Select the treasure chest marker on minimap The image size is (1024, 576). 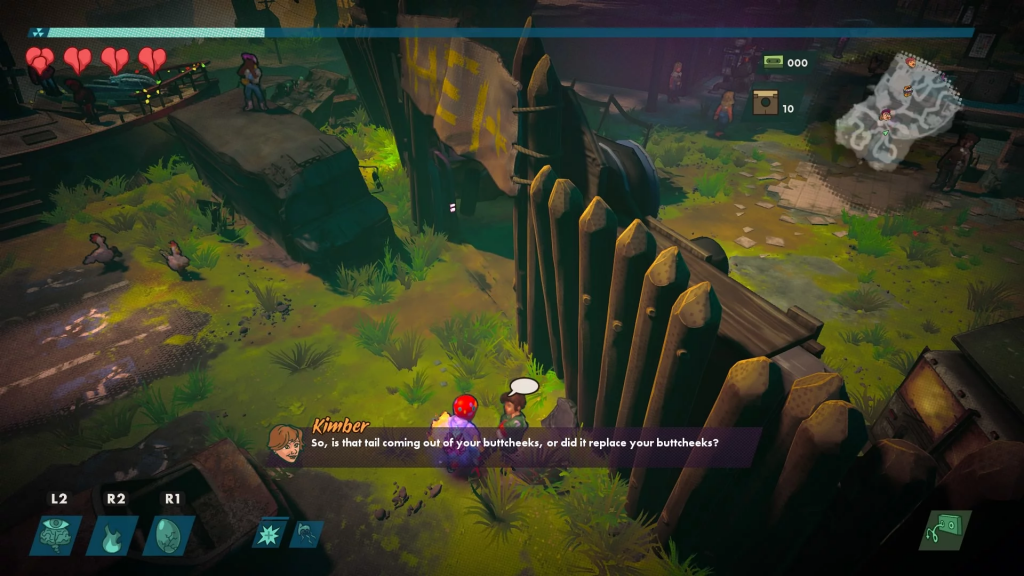tap(907, 91)
